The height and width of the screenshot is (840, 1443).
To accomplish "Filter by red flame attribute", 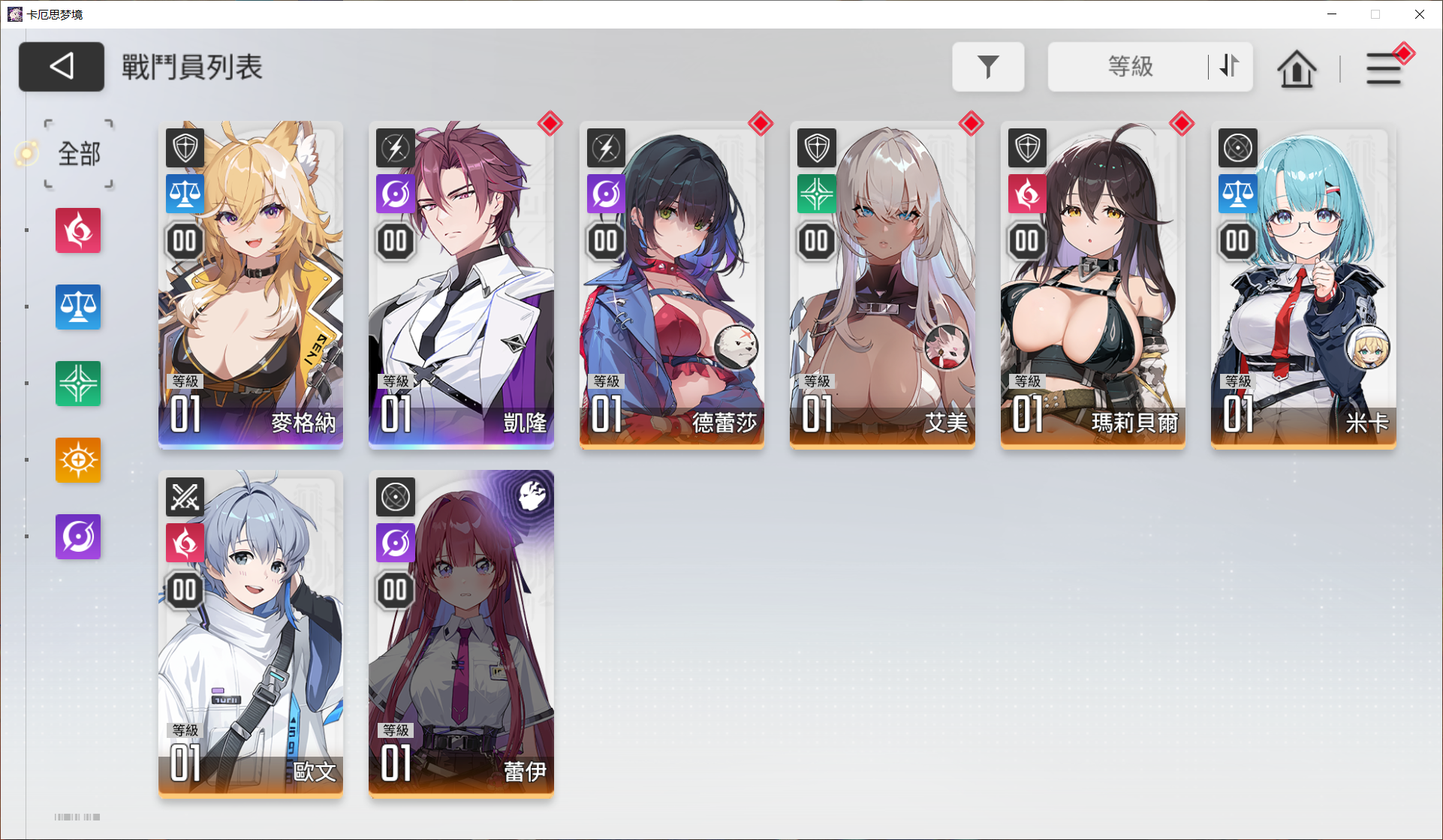I will (x=78, y=230).
